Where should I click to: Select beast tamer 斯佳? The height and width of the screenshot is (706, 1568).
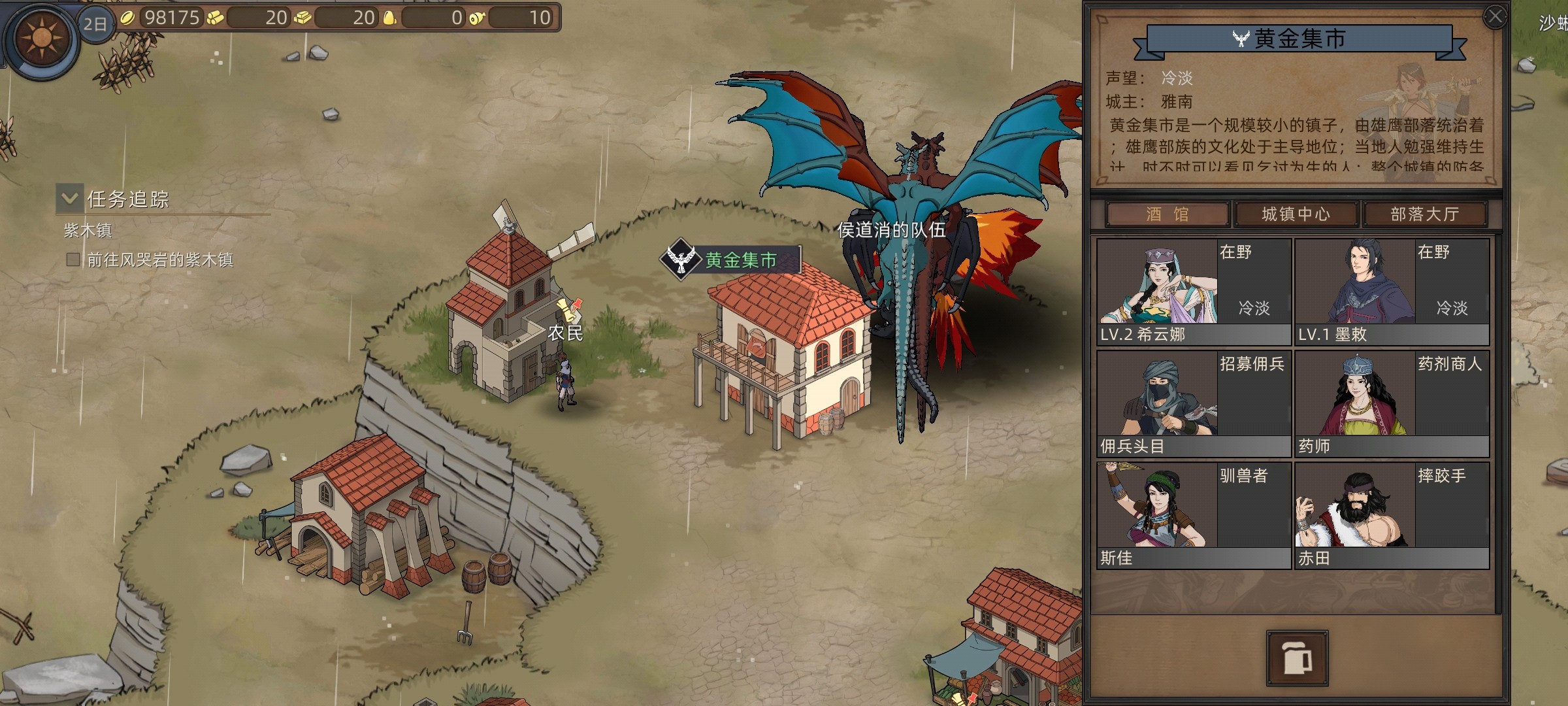[1193, 515]
